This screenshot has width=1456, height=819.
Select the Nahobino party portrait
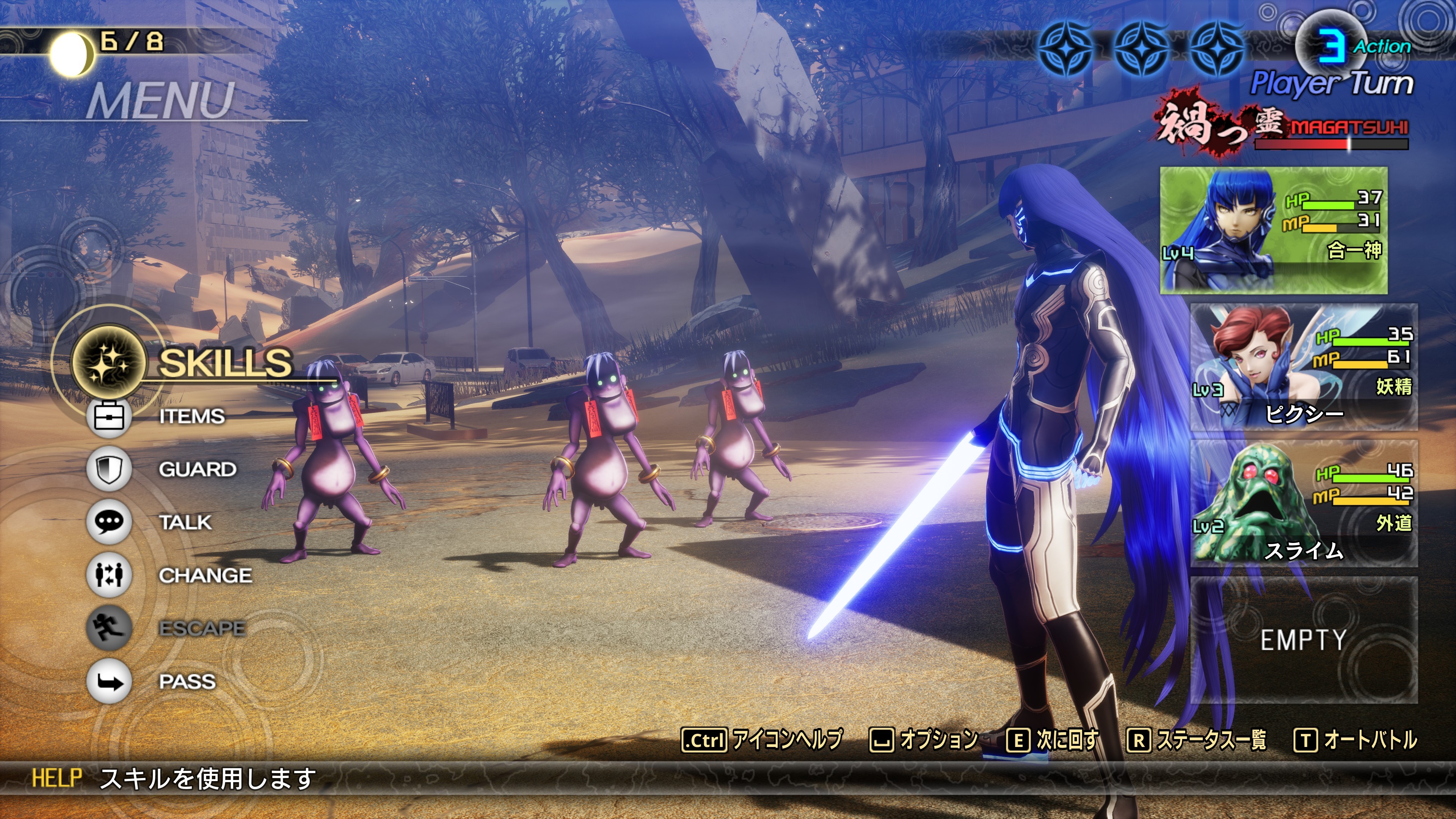coord(1274,230)
